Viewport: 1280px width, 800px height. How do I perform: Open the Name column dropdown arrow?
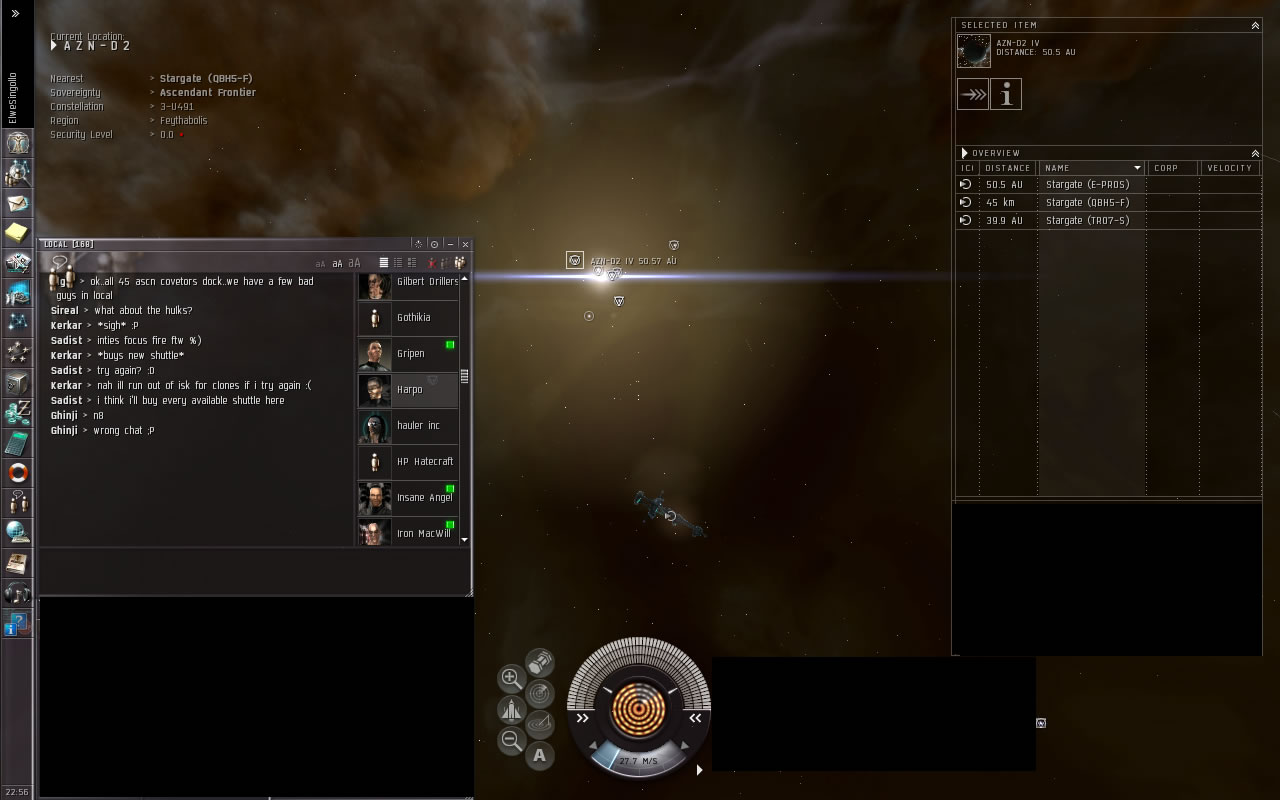point(1137,168)
